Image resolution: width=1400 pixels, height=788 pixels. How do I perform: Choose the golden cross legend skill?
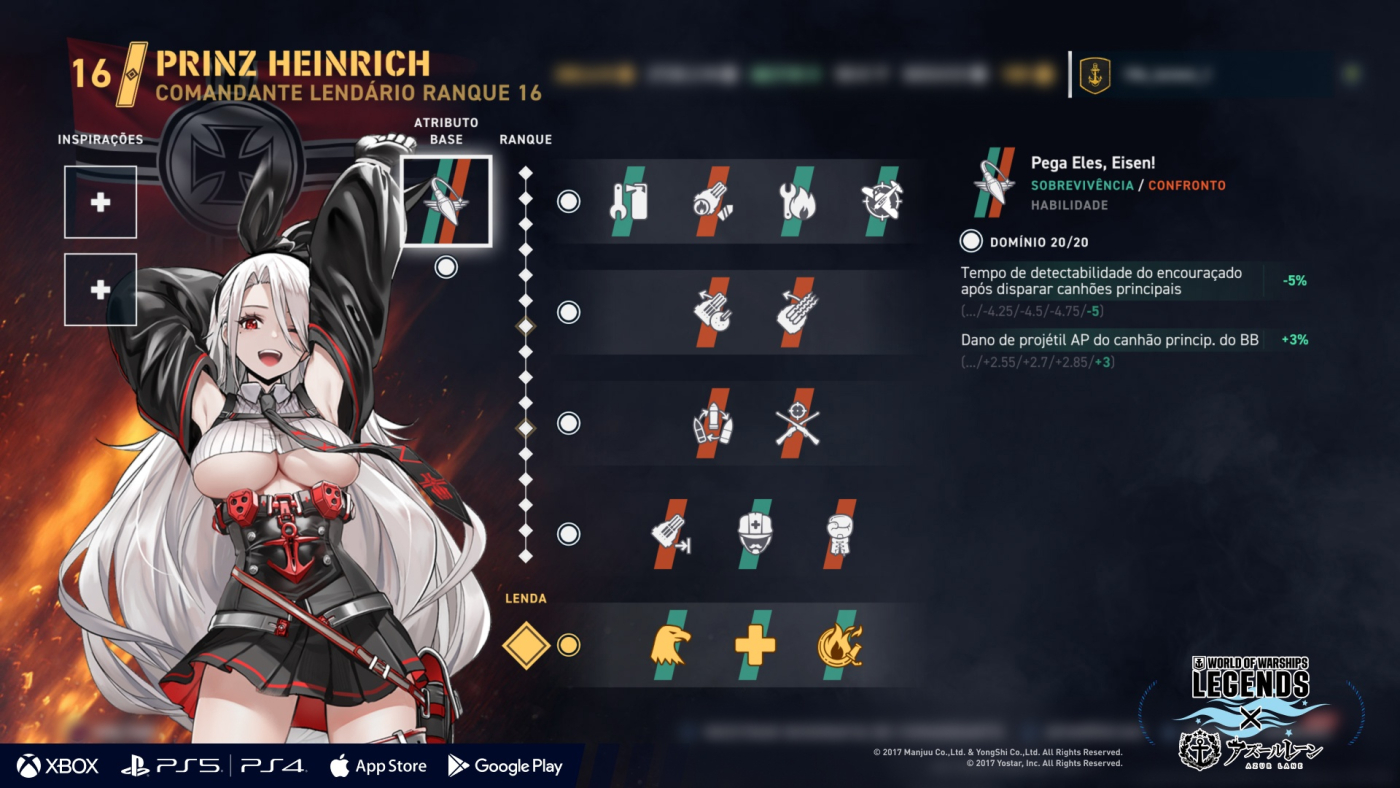pos(755,645)
